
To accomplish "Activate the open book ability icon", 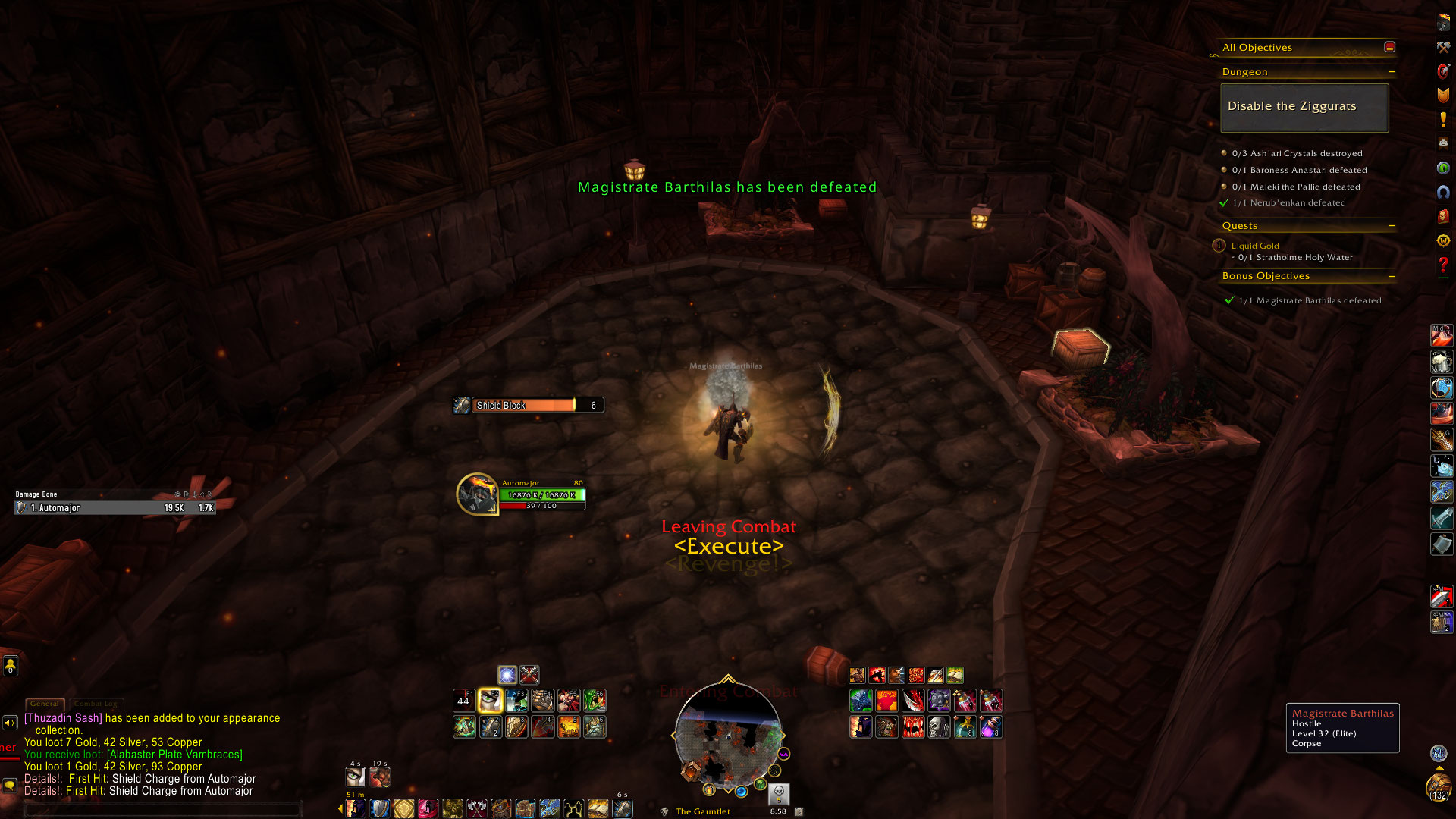I will (598, 808).
